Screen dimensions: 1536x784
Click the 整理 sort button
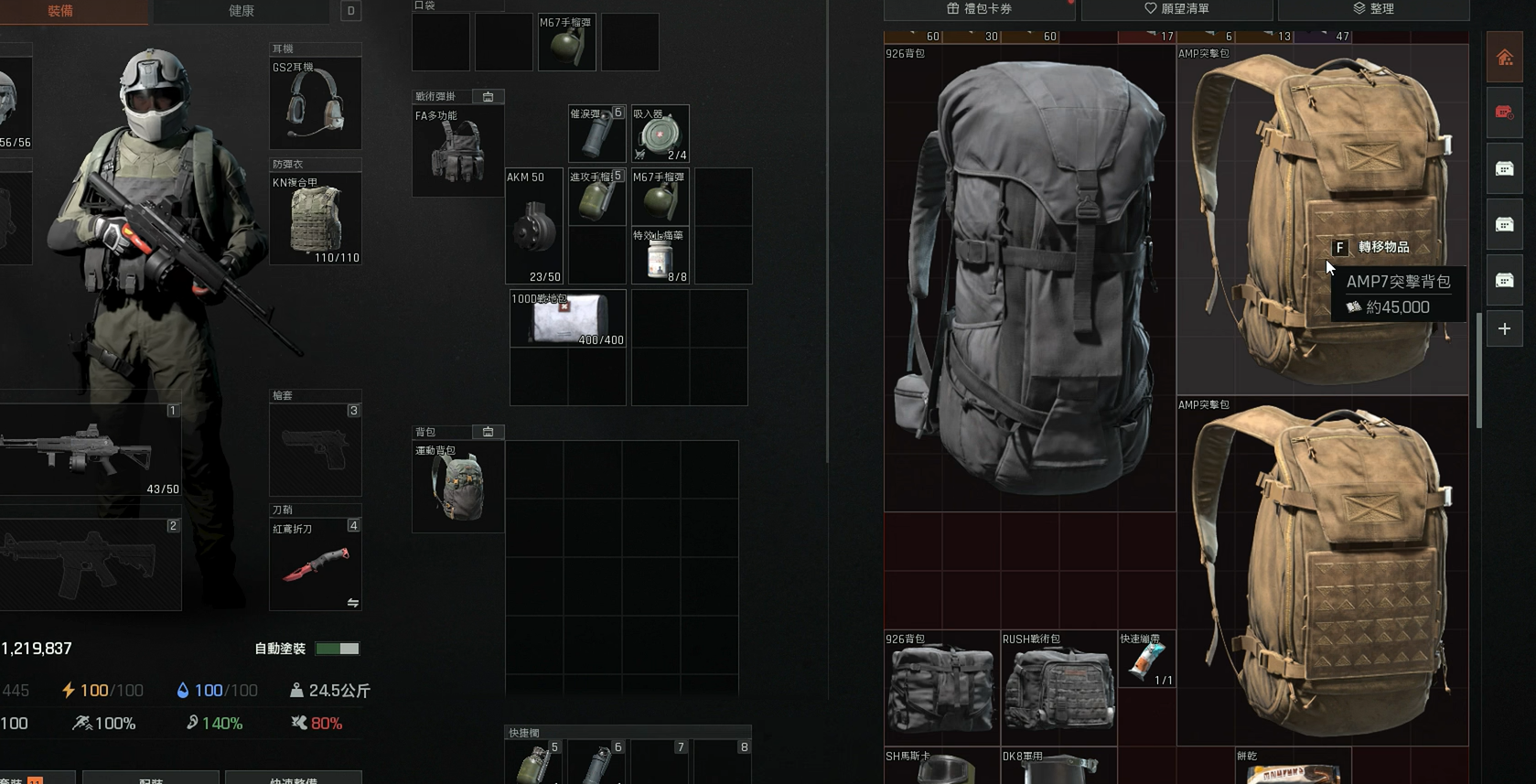pos(1373,9)
